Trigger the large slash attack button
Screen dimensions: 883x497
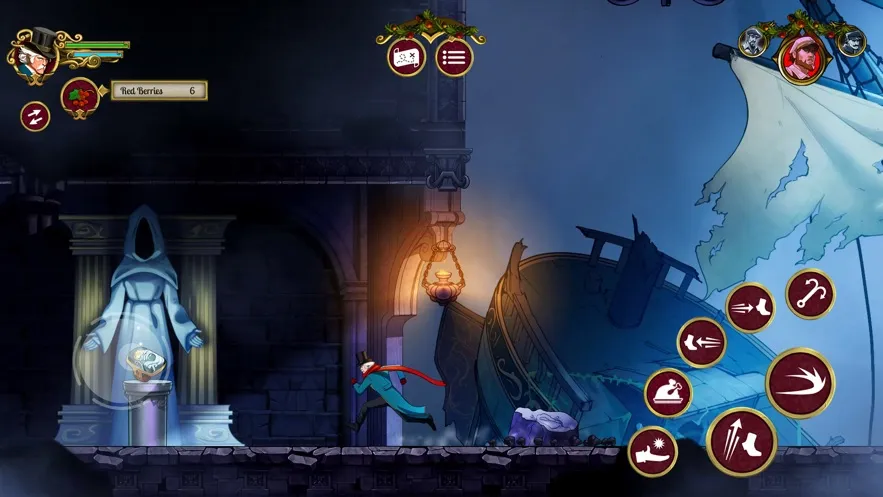click(800, 383)
